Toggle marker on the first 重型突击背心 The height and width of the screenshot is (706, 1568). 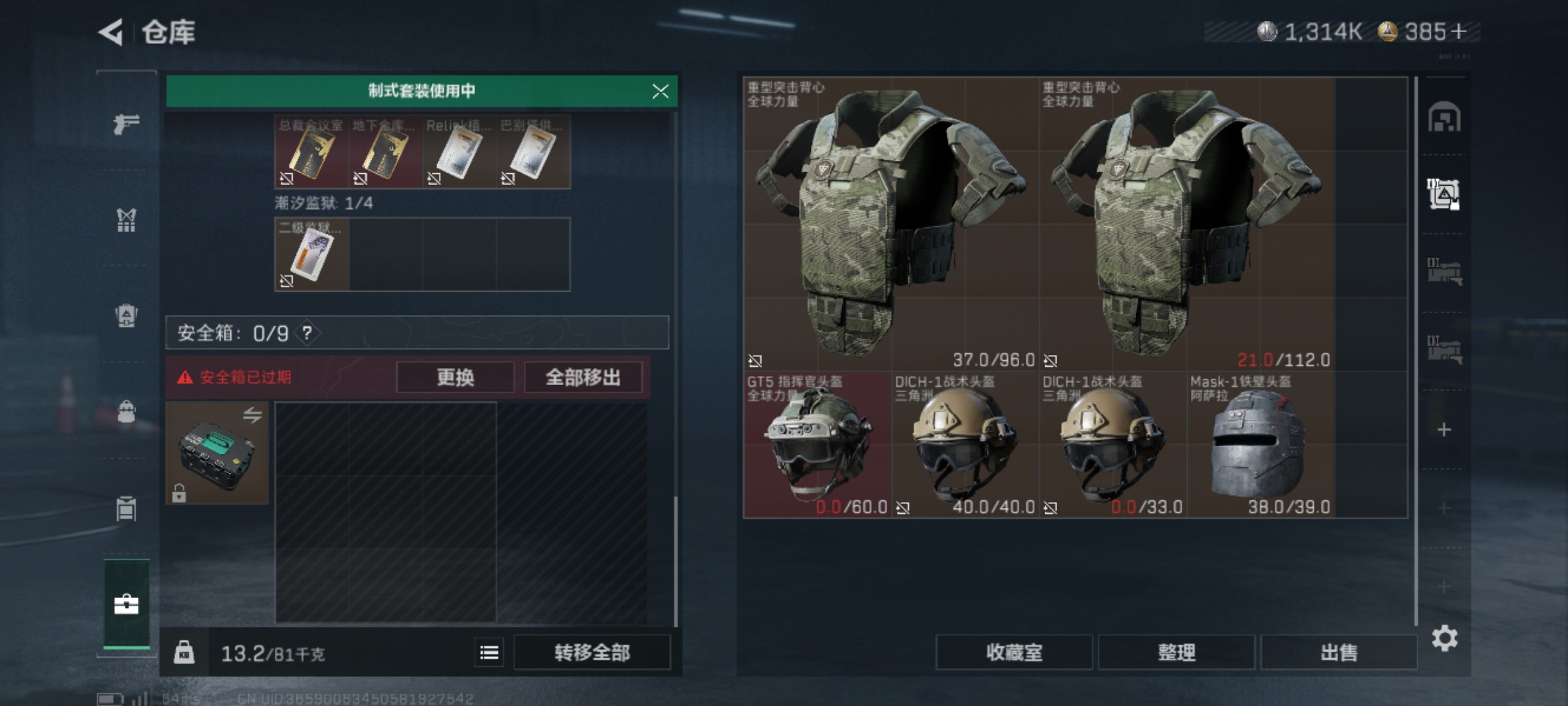pos(756,361)
